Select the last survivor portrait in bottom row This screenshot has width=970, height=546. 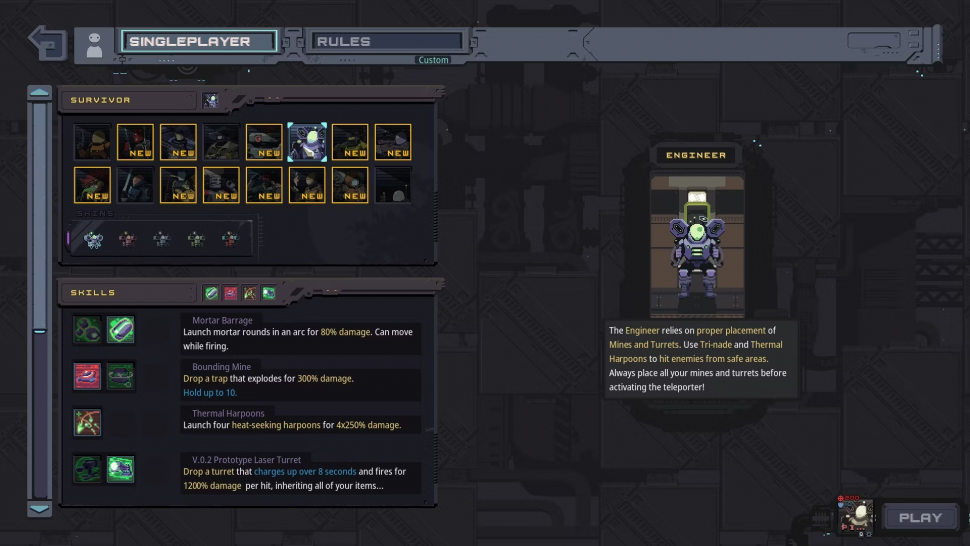pyautogui.click(x=393, y=185)
